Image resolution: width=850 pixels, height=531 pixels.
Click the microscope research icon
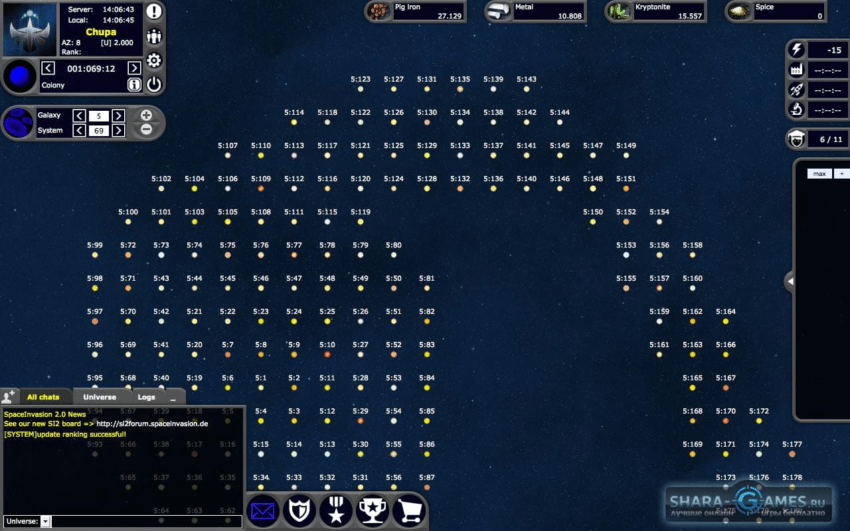click(x=797, y=109)
